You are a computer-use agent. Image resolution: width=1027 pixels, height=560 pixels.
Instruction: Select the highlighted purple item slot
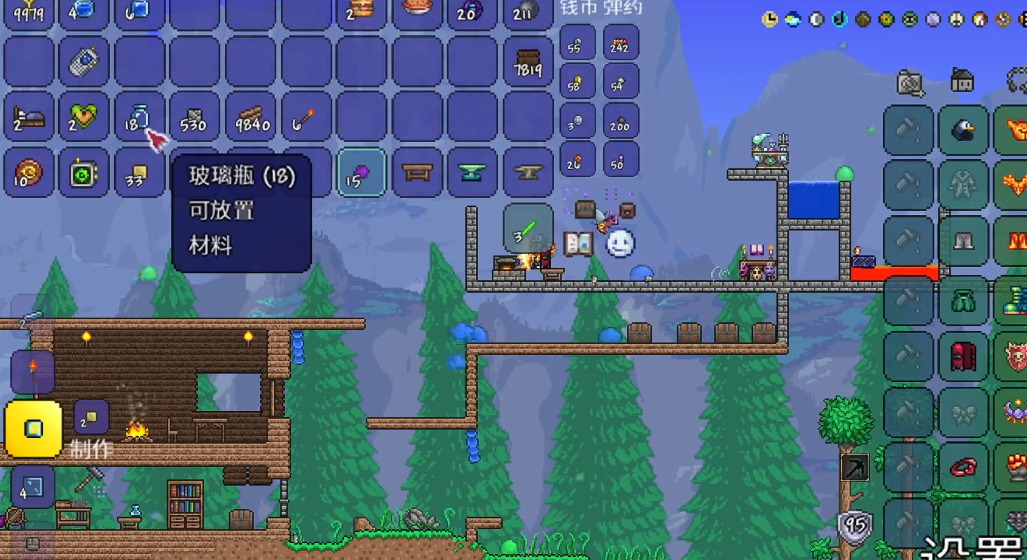(361, 172)
